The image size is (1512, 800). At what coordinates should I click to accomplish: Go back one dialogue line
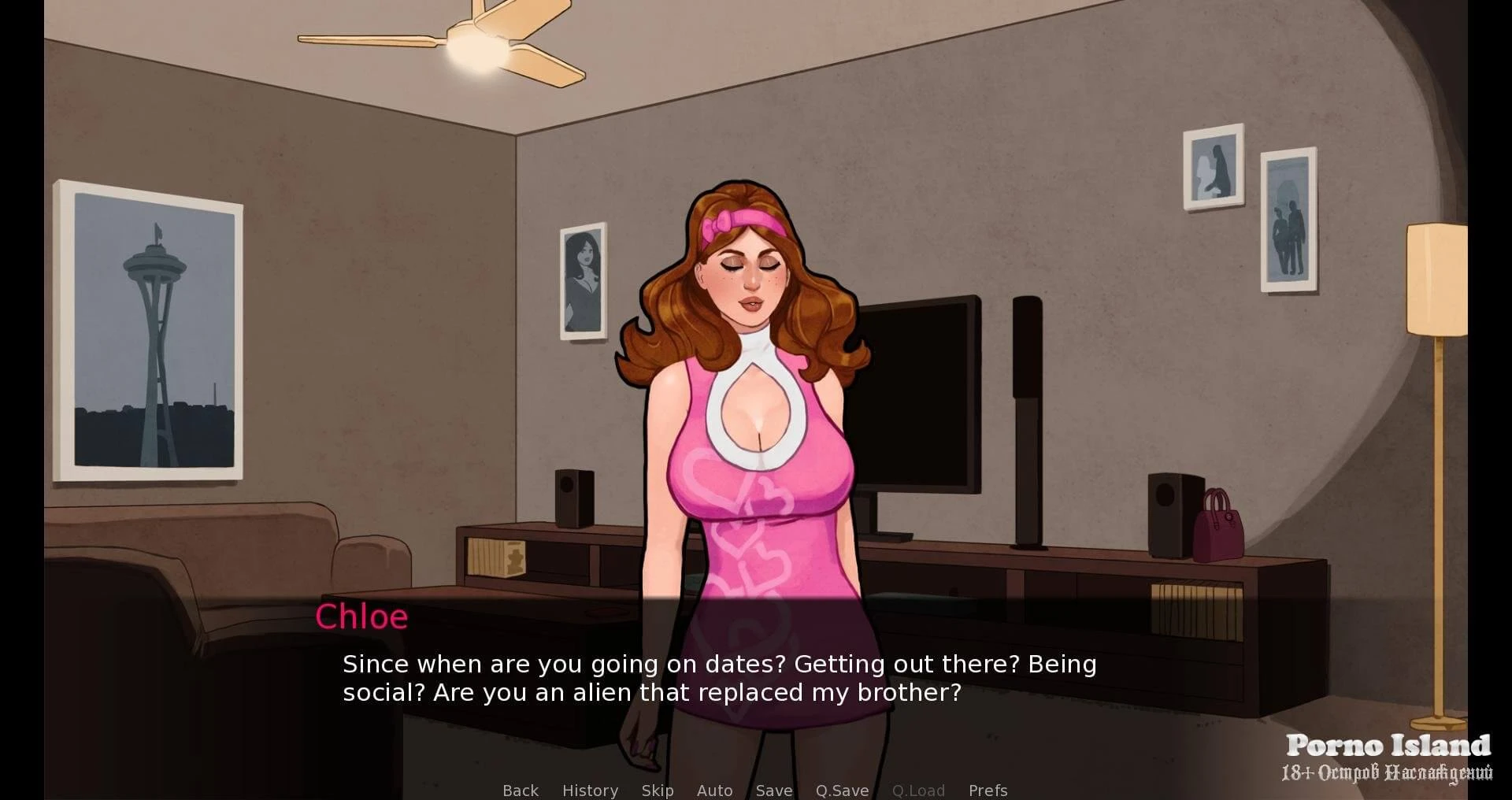click(521, 790)
